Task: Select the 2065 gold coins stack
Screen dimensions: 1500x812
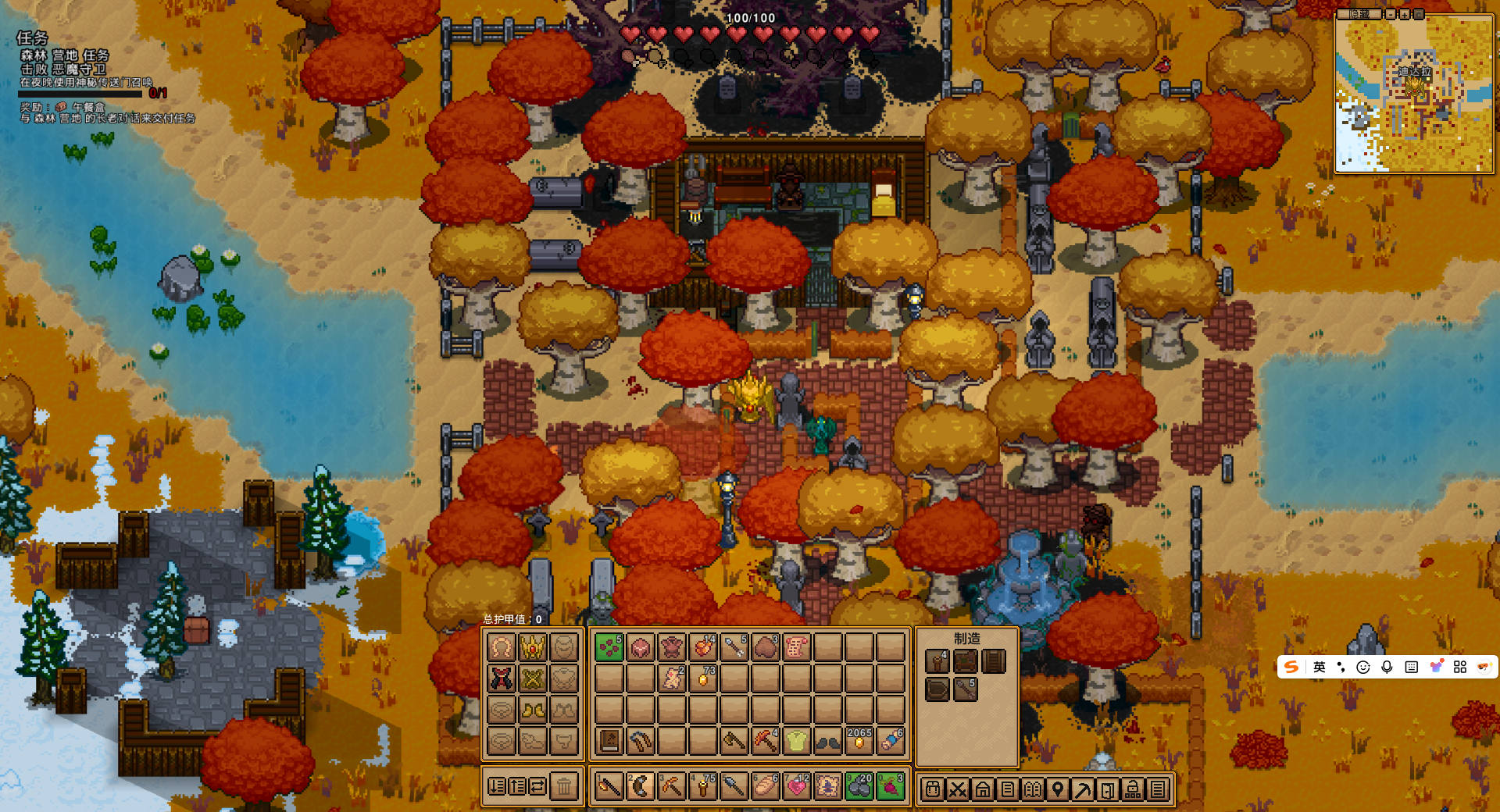Action: click(x=859, y=740)
